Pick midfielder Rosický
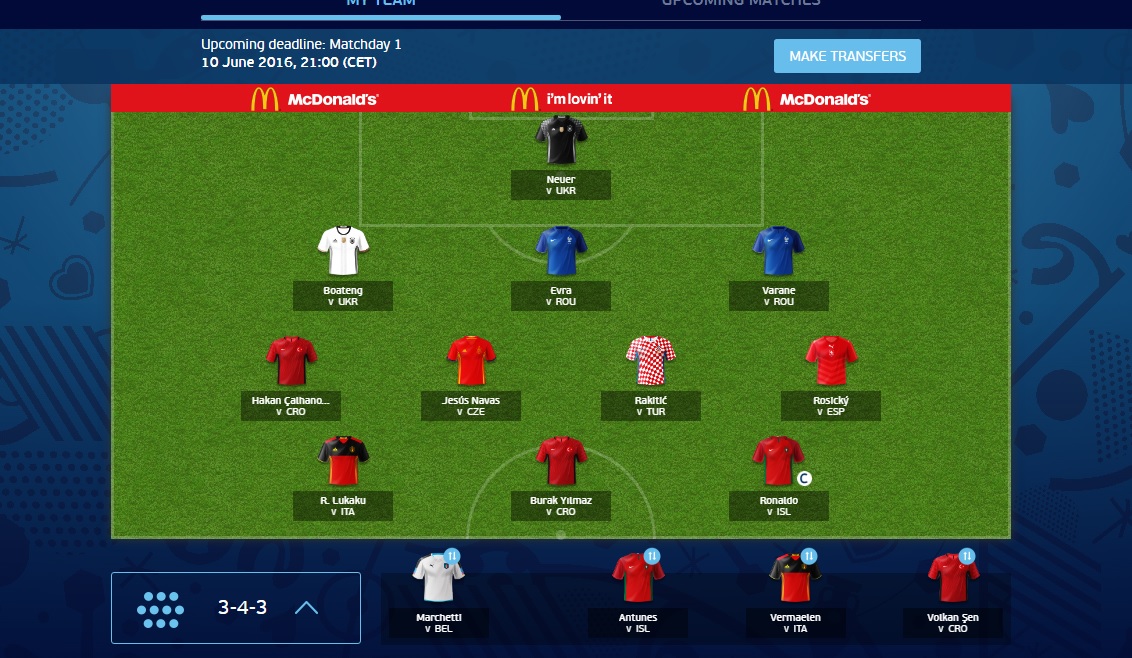The width and height of the screenshot is (1132, 658). 831,362
